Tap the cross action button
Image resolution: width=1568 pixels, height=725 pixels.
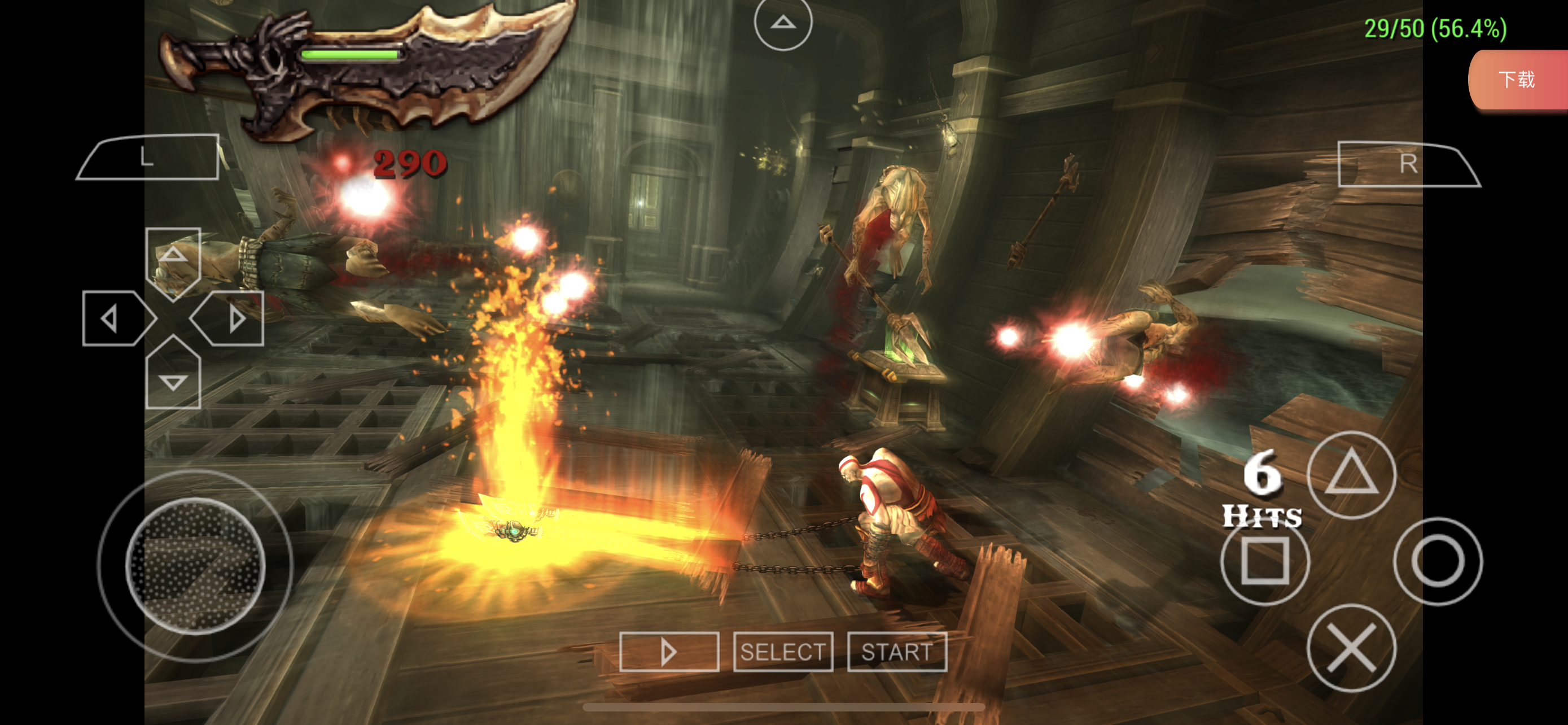[1351, 648]
